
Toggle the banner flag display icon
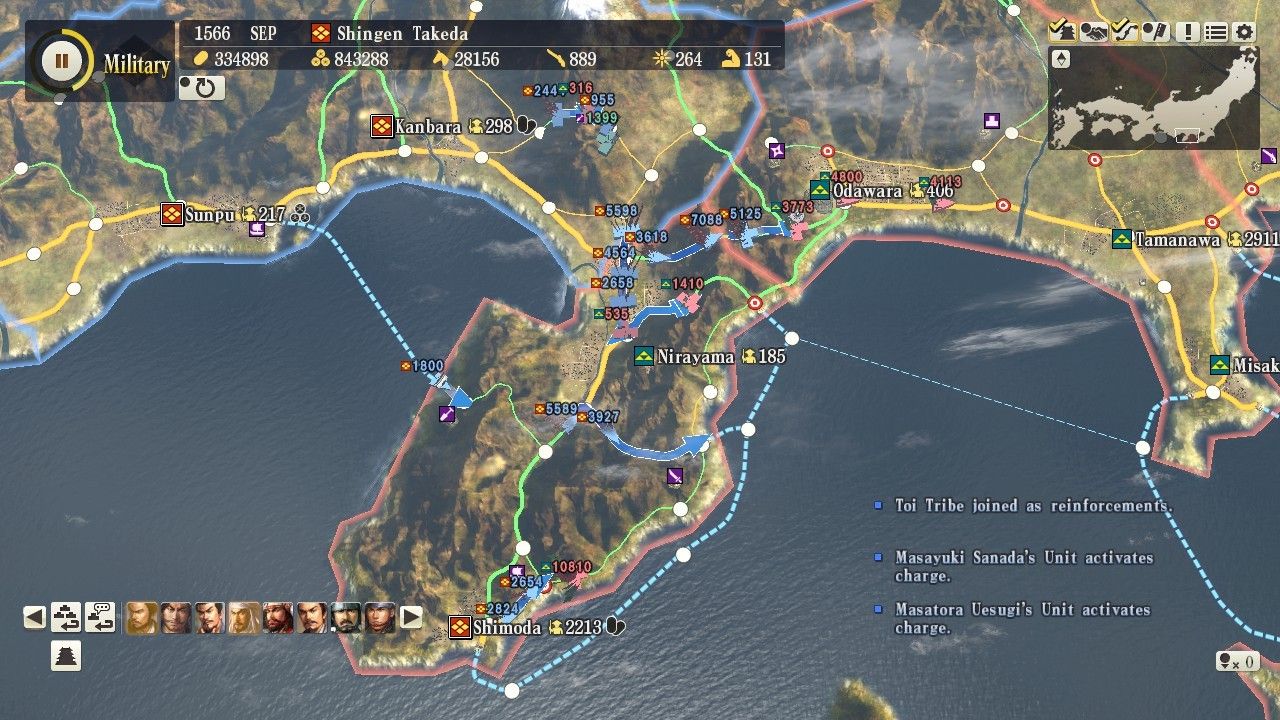pyautogui.click(x=1155, y=32)
